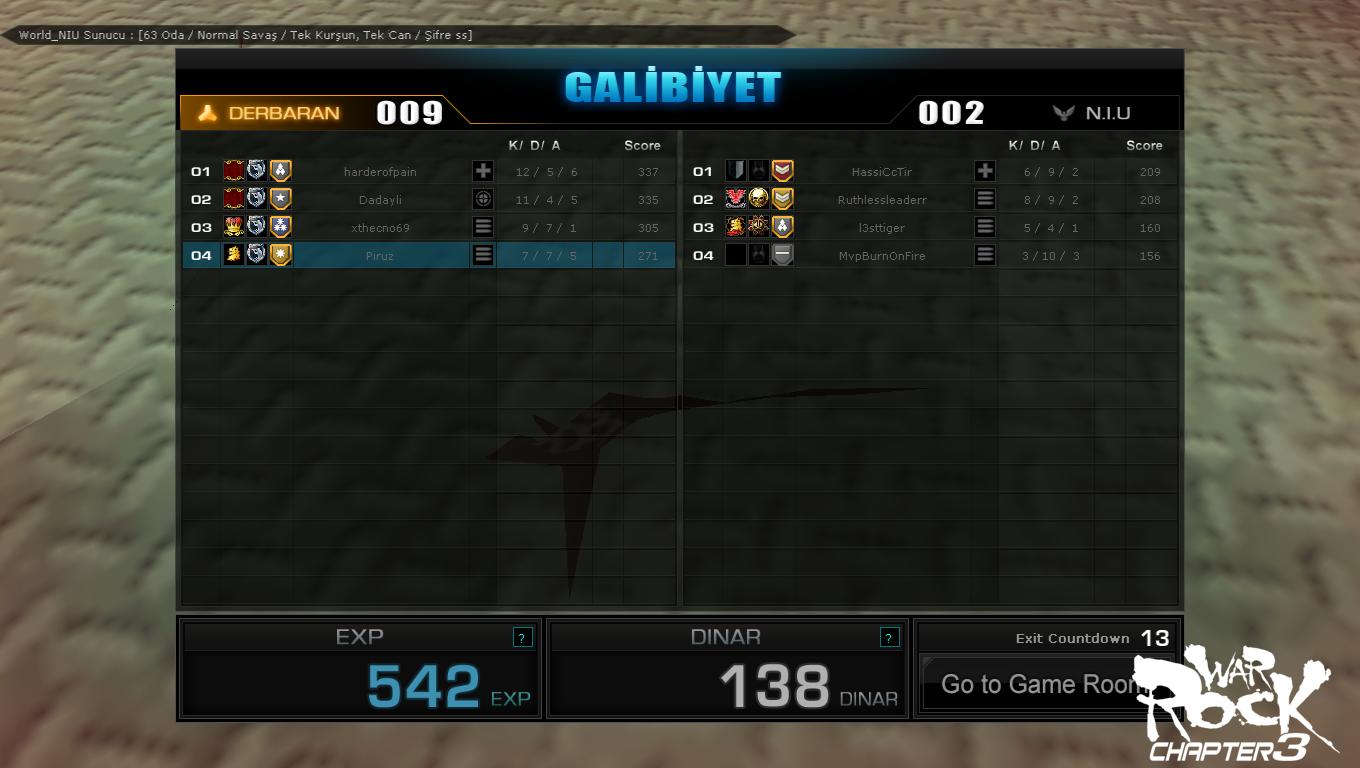
Task: Click the N.I.U eagle team emblem
Action: (1062, 112)
